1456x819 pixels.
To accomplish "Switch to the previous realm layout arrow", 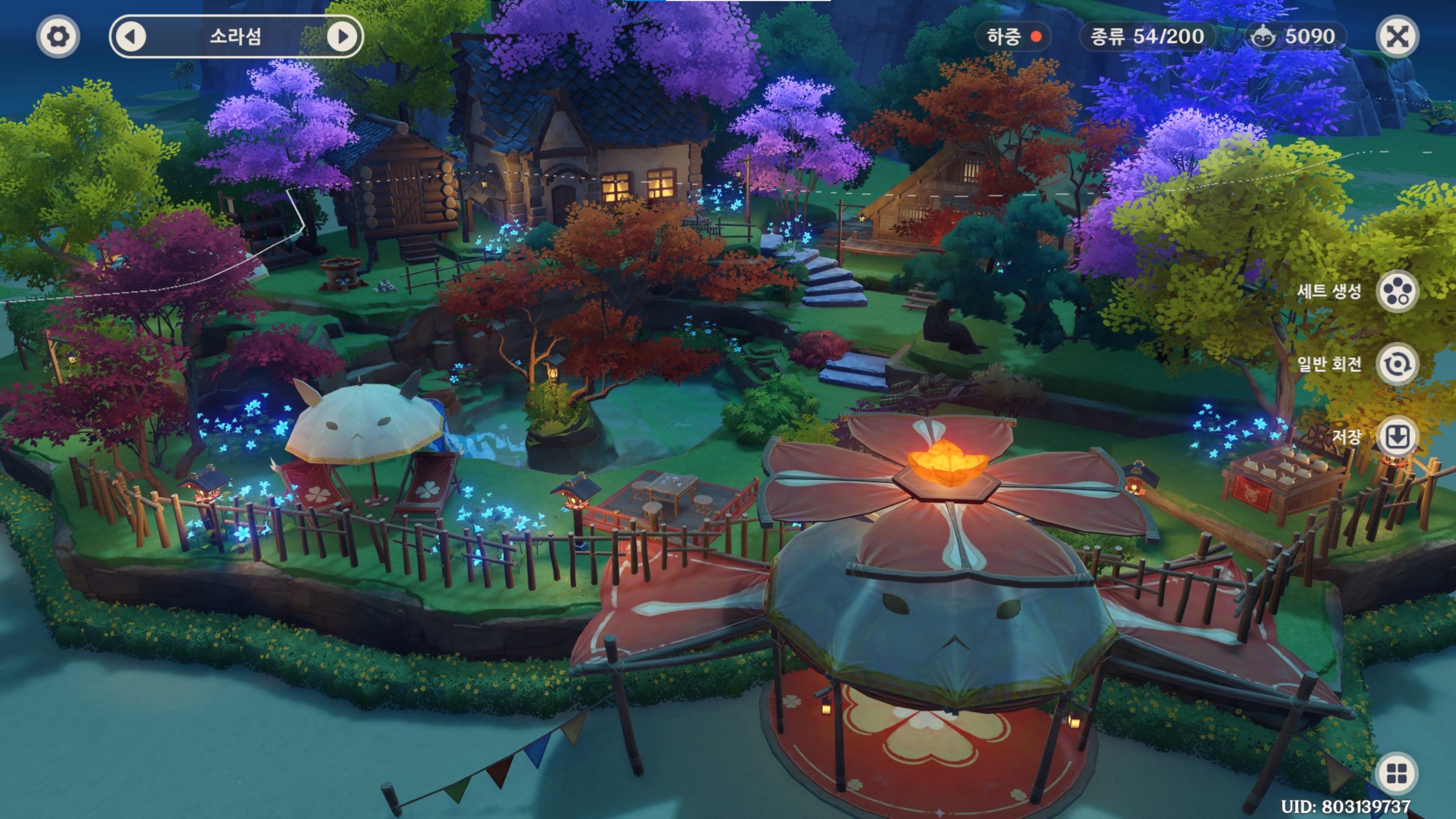I will tap(131, 37).
